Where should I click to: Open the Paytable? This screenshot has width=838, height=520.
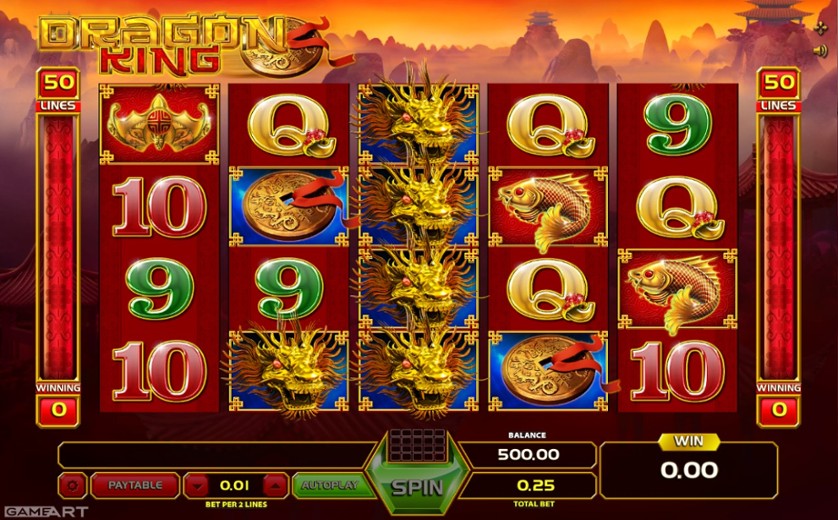pos(135,486)
